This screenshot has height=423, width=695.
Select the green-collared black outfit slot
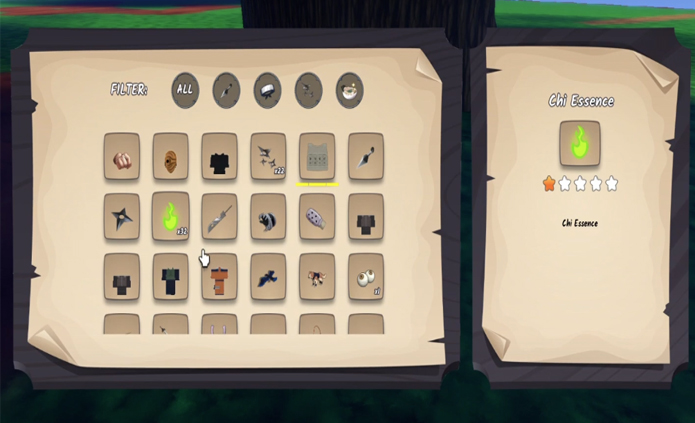point(171,276)
